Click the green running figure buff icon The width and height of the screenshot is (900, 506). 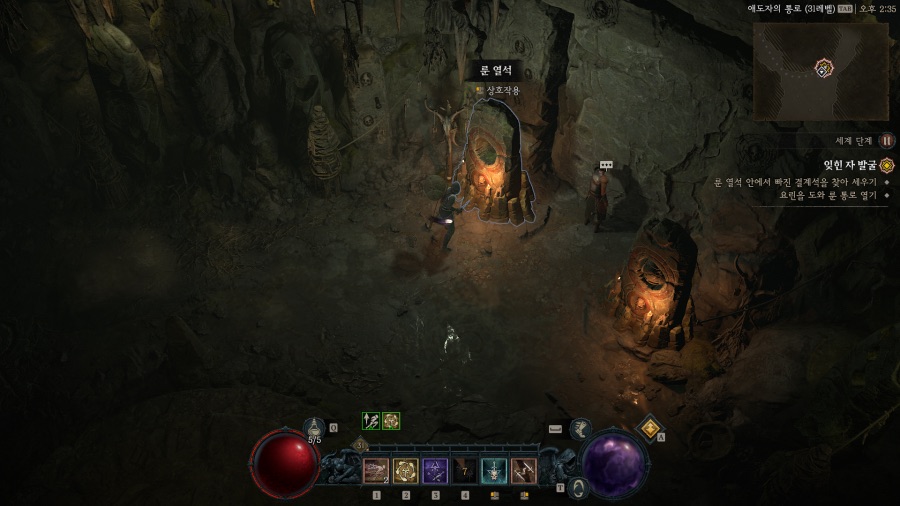pyautogui.click(x=371, y=421)
